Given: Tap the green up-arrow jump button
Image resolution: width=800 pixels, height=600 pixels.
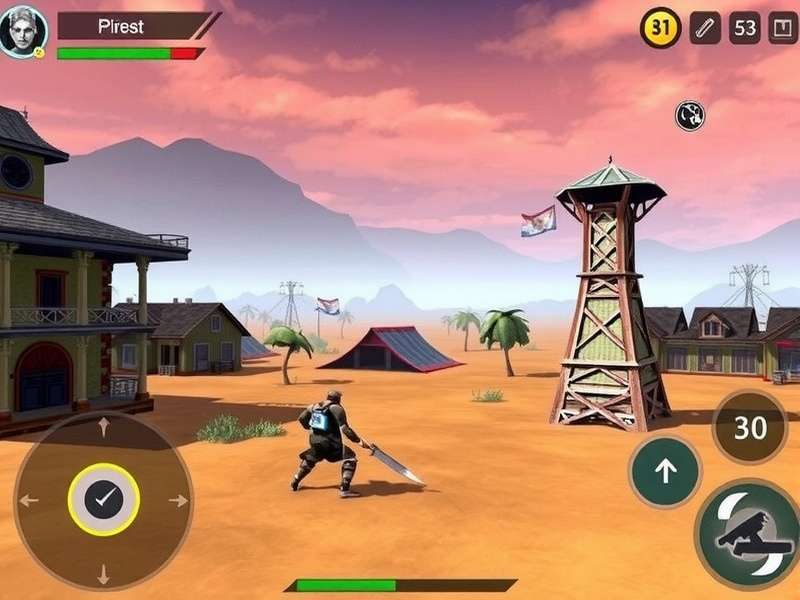Looking at the screenshot, I should click(x=665, y=471).
